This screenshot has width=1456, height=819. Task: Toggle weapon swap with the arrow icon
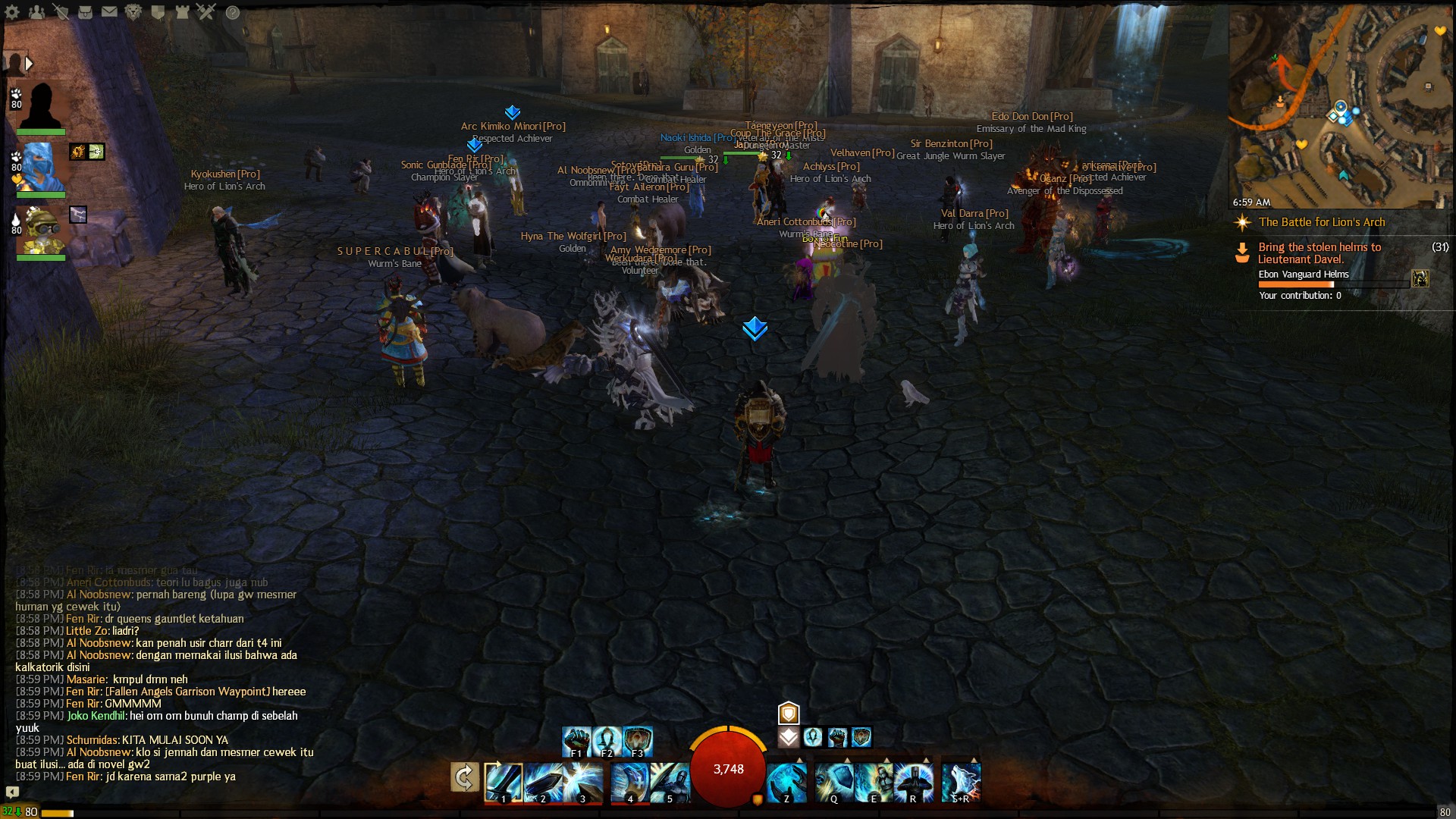tap(464, 777)
